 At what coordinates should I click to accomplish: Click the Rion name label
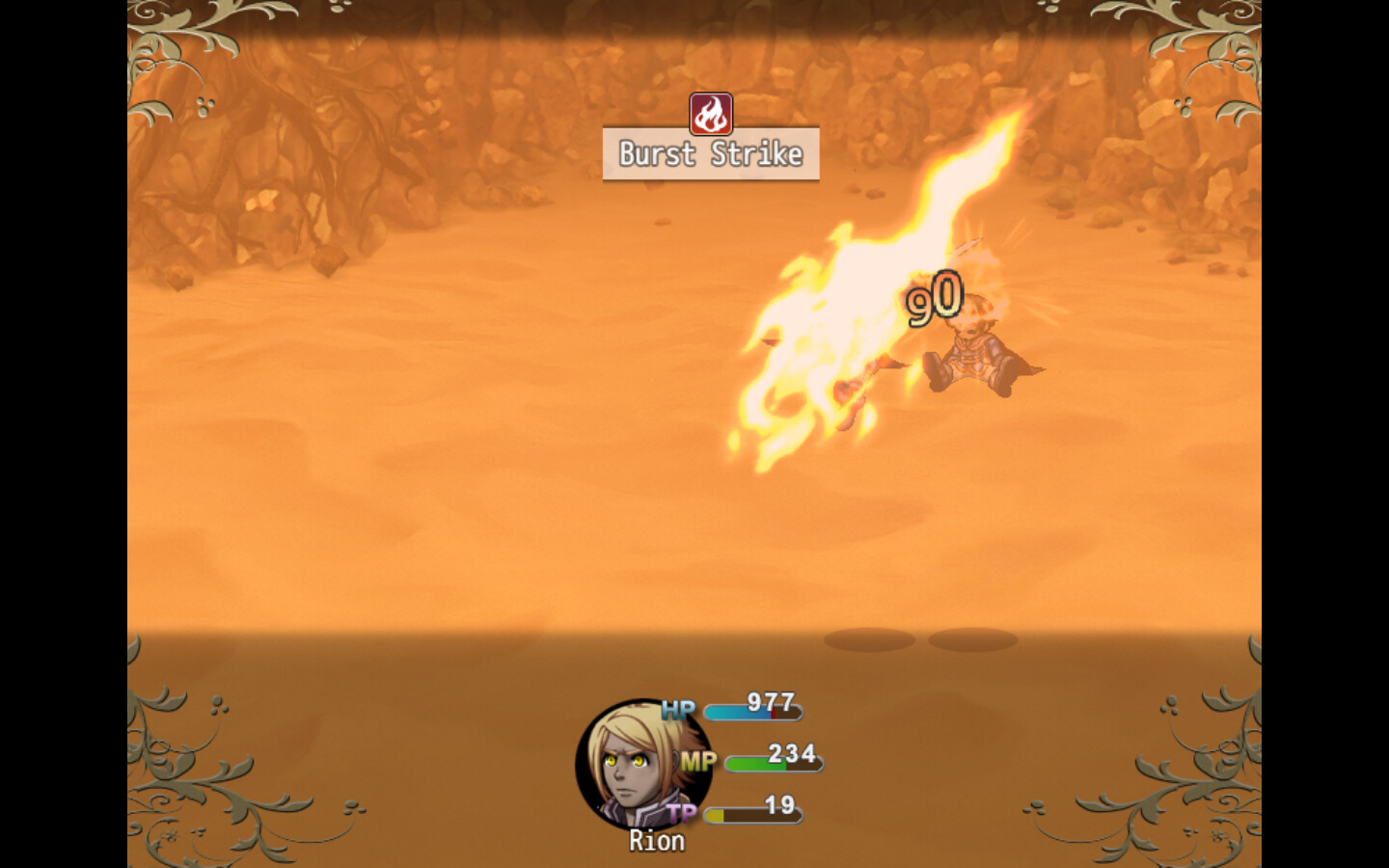tap(657, 840)
